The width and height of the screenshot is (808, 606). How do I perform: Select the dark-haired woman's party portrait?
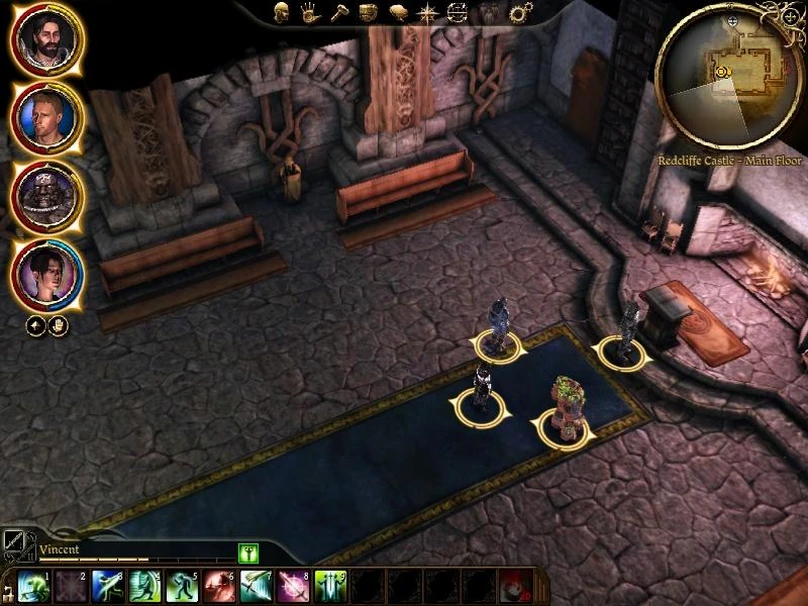pyautogui.click(x=47, y=274)
